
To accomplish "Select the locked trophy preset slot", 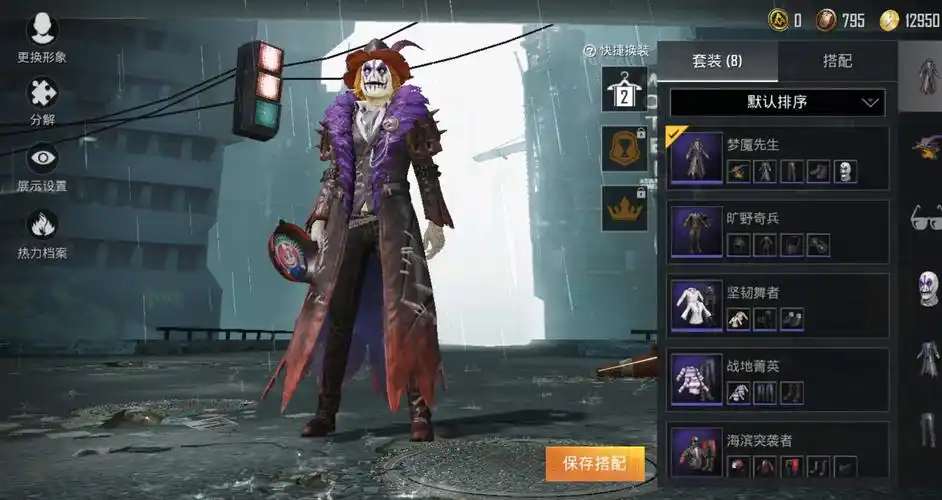I will 623,149.
